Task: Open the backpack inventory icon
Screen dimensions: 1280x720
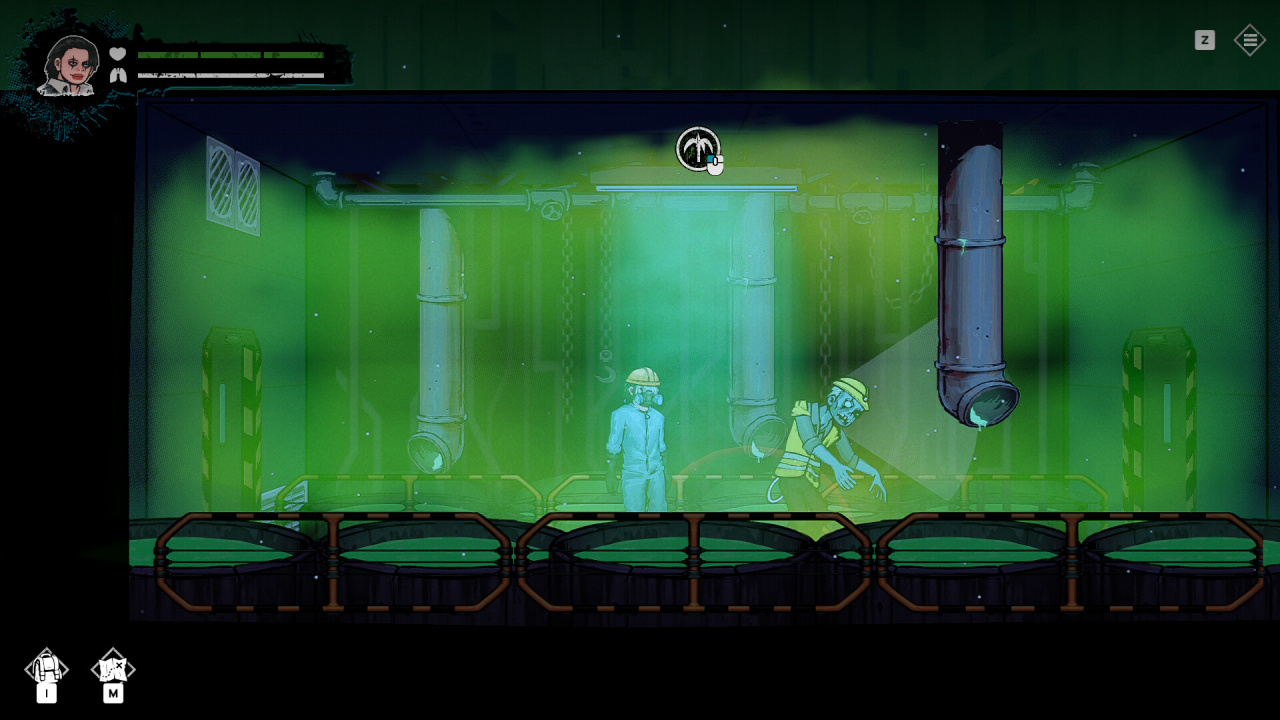Action: coord(46,667)
